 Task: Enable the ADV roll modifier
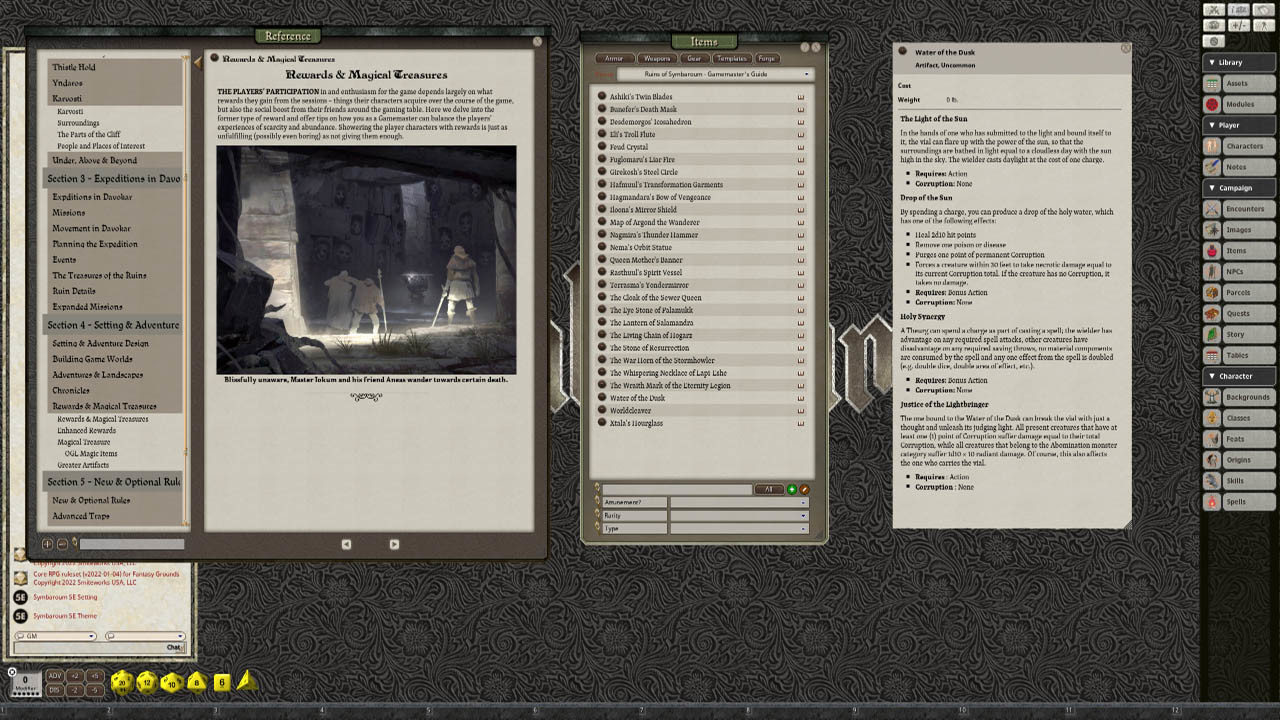point(55,674)
